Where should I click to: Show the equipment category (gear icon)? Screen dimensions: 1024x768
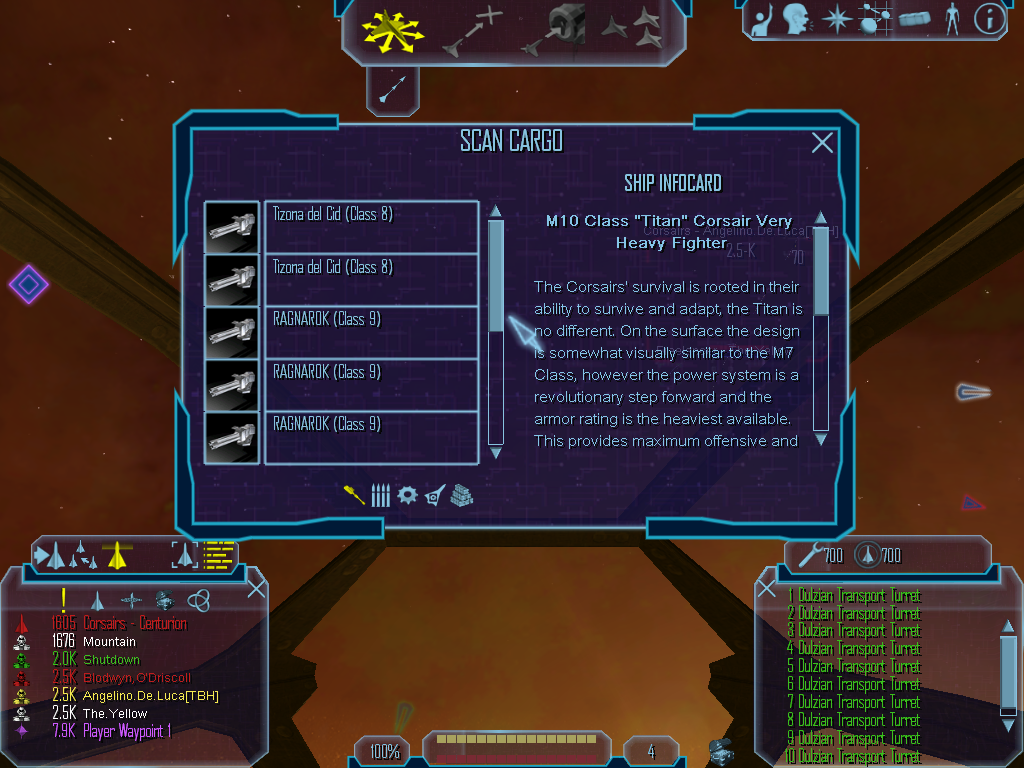pyautogui.click(x=407, y=495)
